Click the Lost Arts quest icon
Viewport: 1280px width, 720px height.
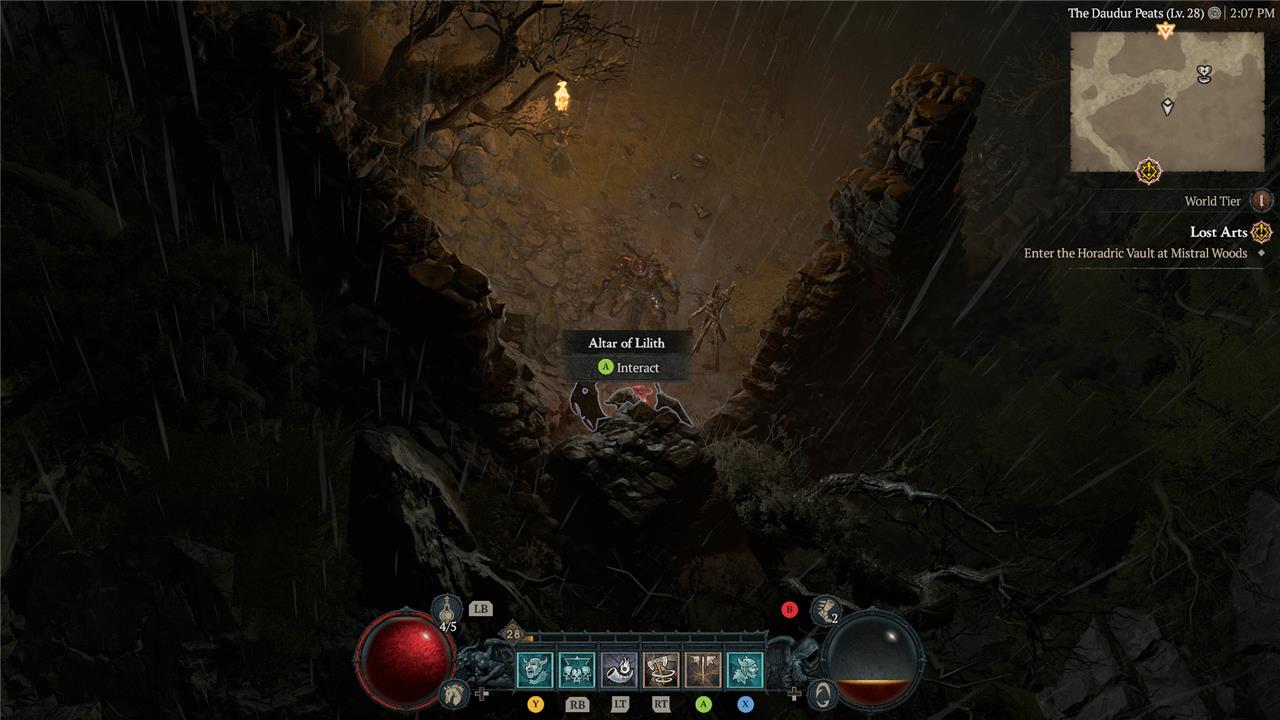click(x=1262, y=232)
